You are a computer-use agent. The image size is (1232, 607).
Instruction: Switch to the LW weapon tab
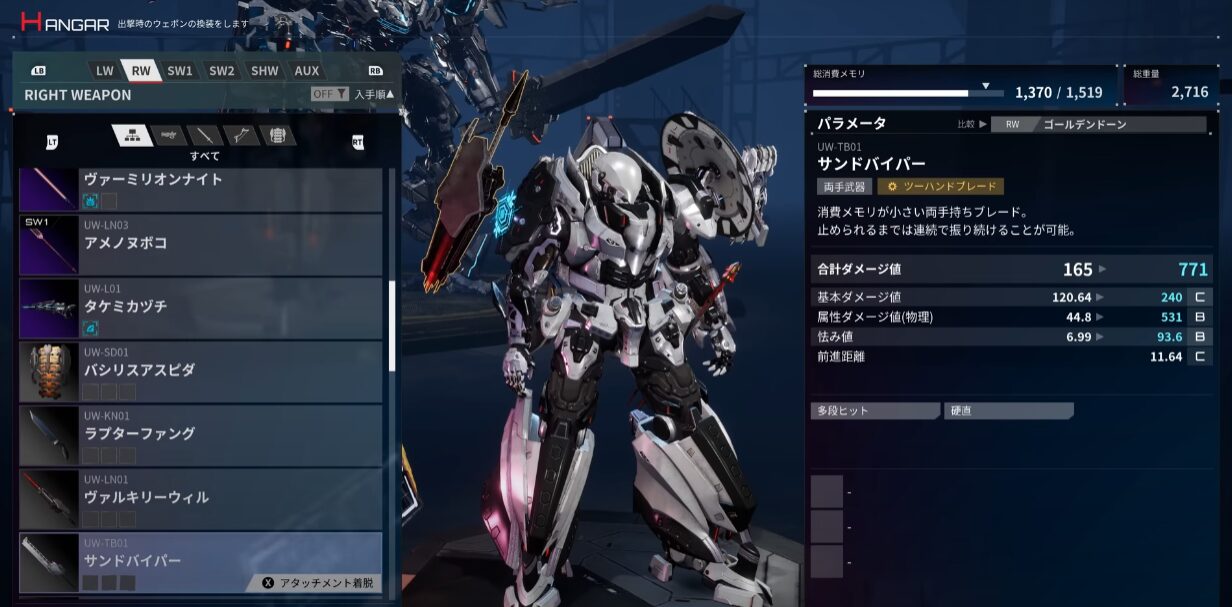(x=105, y=71)
